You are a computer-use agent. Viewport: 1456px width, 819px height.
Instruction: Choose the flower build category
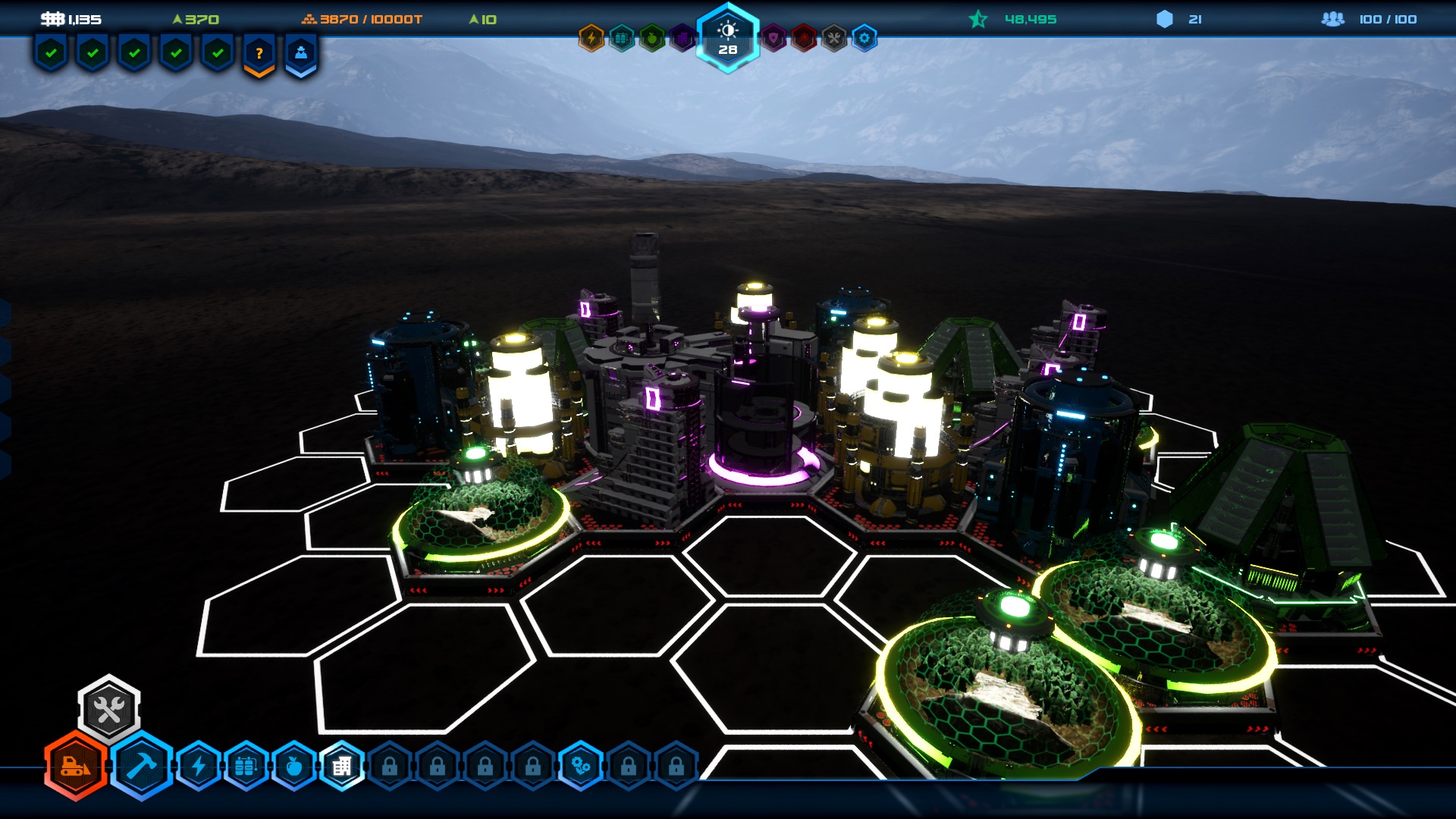click(581, 767)
